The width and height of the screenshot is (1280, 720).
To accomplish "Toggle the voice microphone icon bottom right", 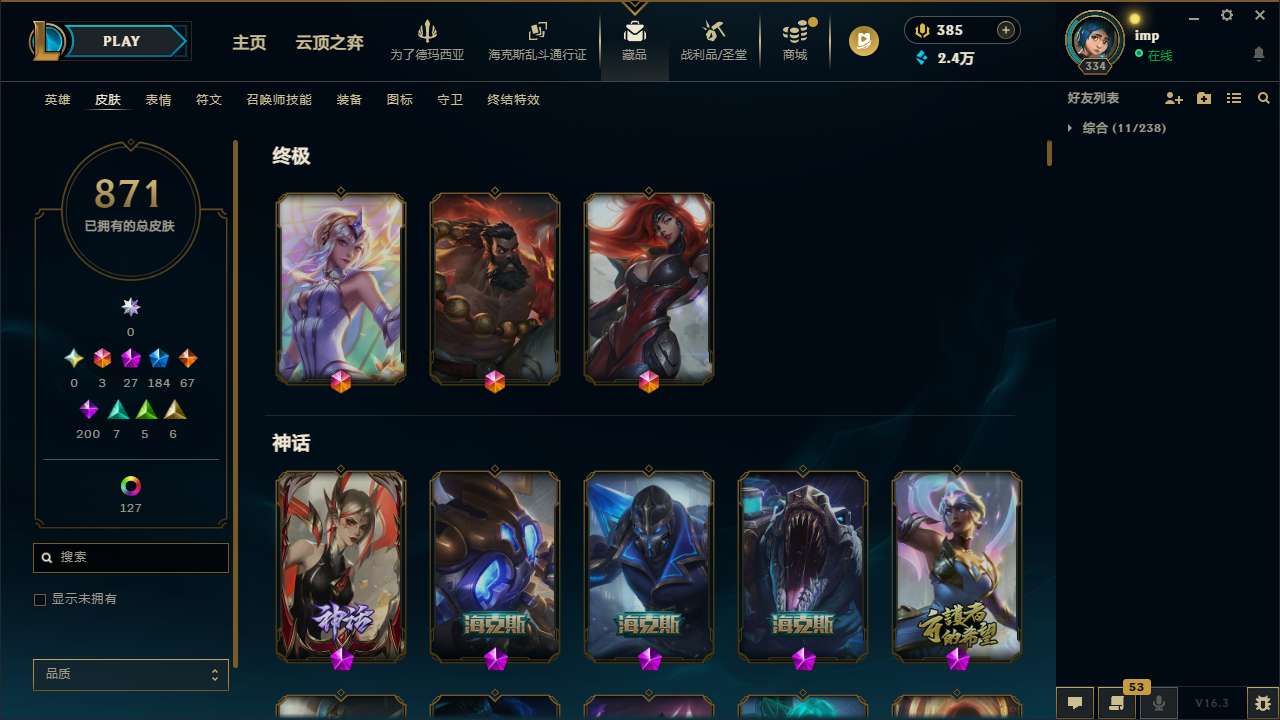I will point(1158,703).
